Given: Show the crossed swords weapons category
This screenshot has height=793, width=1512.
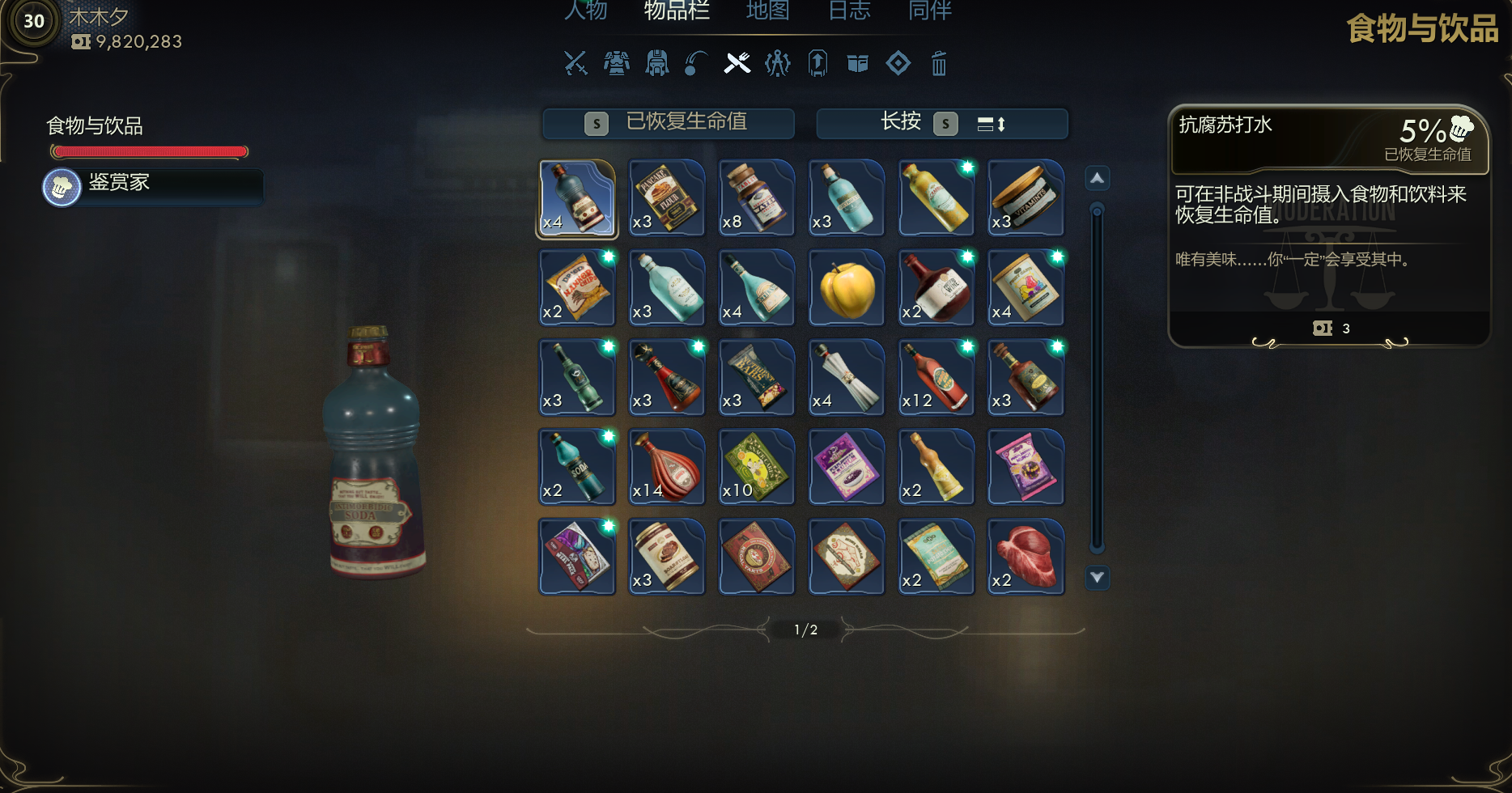Looking at the screenshot, I should [x=575, y=63].
